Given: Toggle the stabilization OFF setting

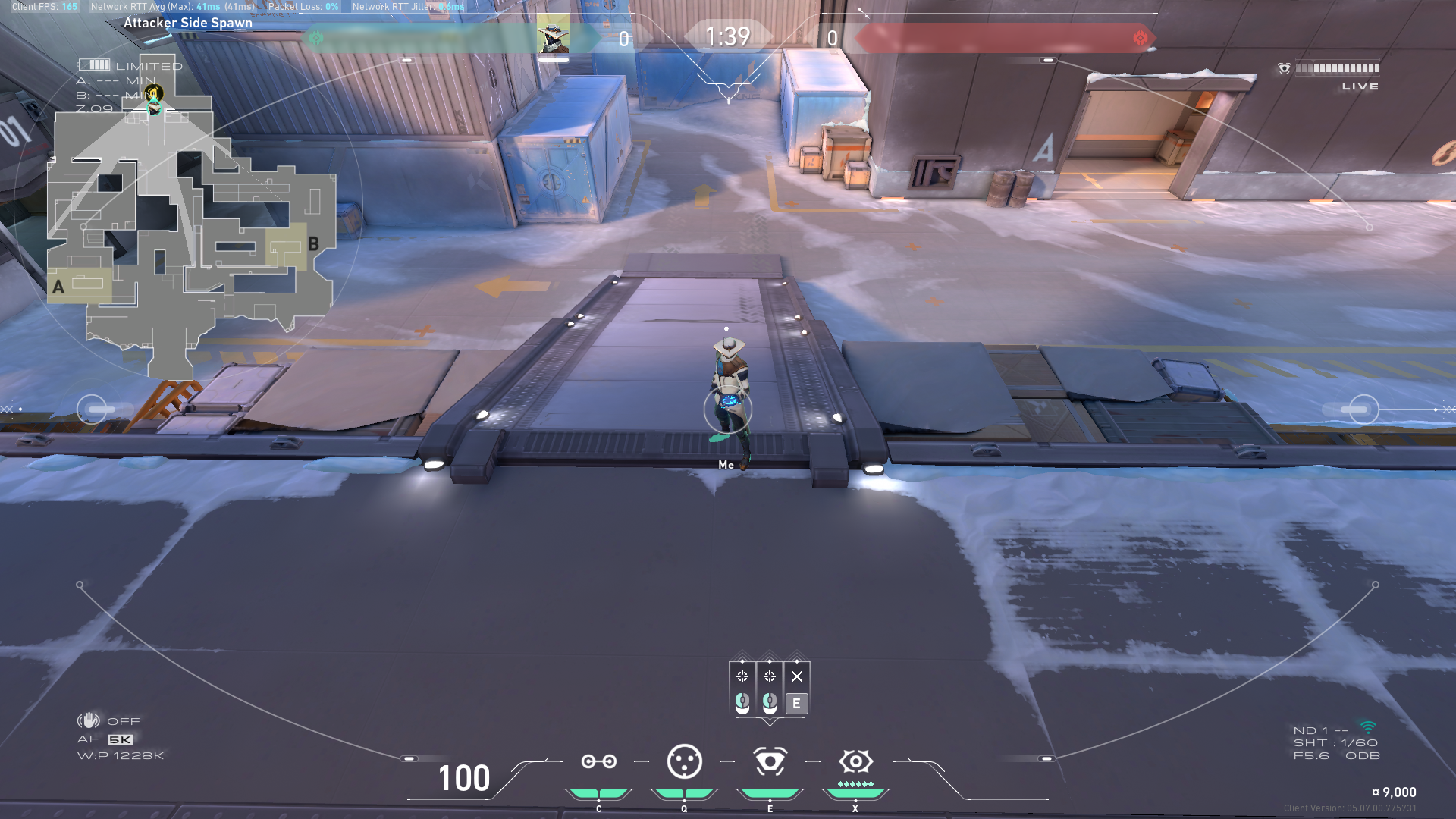Looking at the screenshot, I should point(125,720).
